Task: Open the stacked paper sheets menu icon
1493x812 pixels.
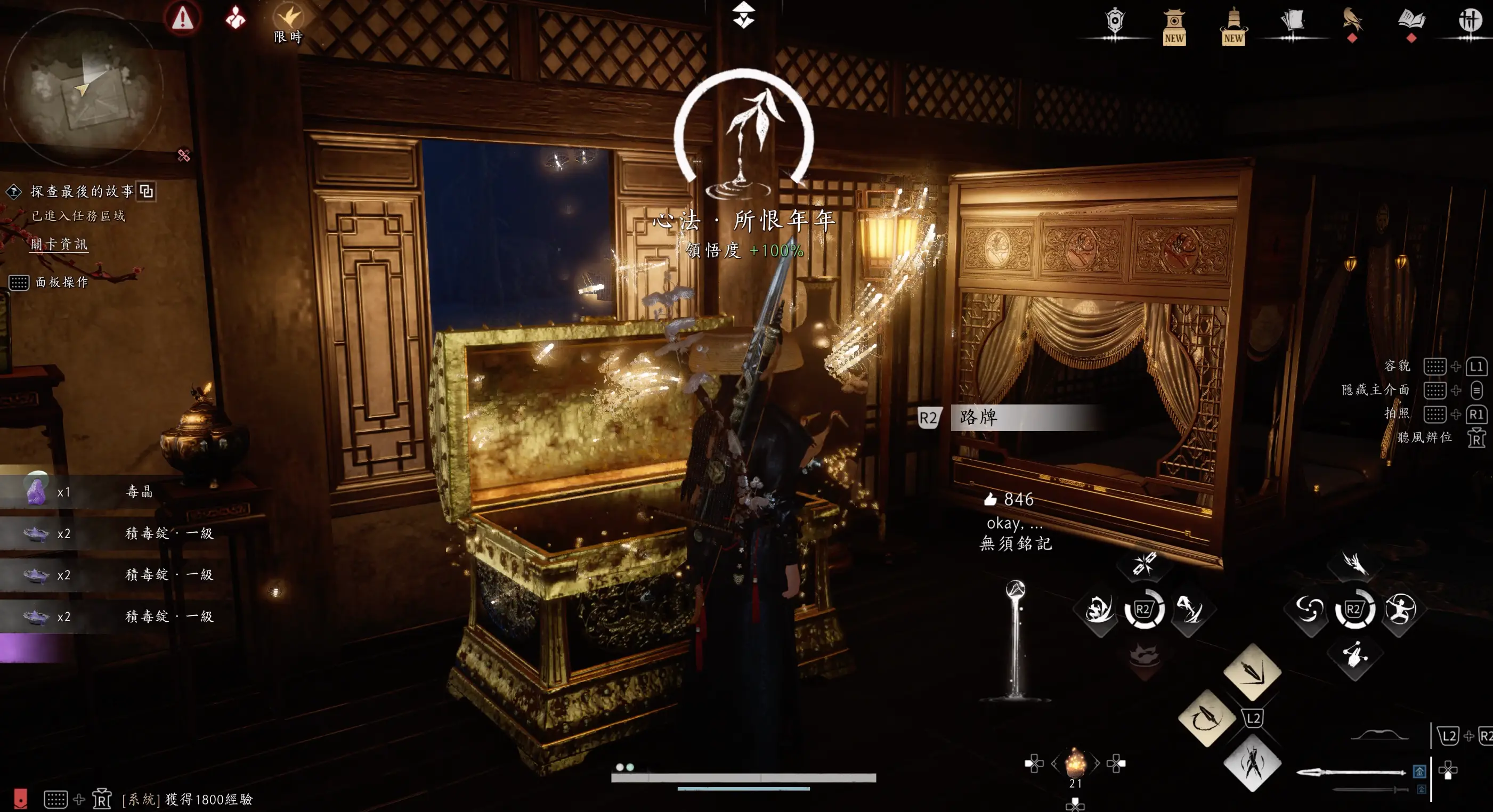Action: point(1292,21)
